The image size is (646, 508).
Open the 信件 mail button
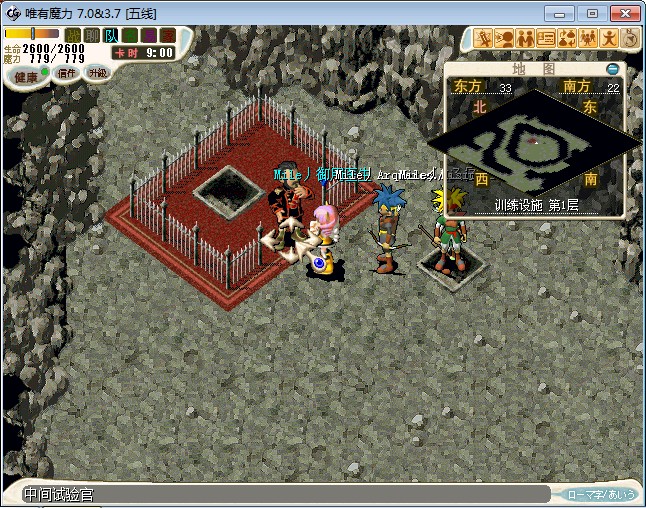pyautogui.click(x=66, y=73)
